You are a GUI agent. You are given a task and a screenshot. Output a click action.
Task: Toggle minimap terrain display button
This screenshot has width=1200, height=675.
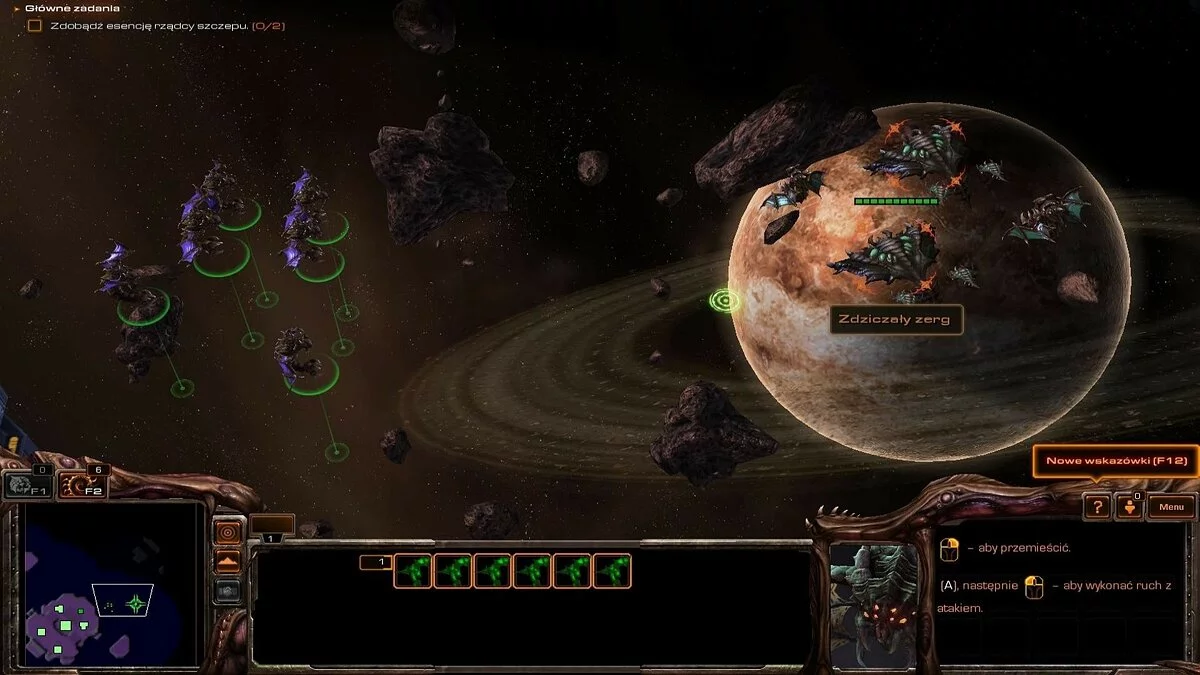point(228,562)
